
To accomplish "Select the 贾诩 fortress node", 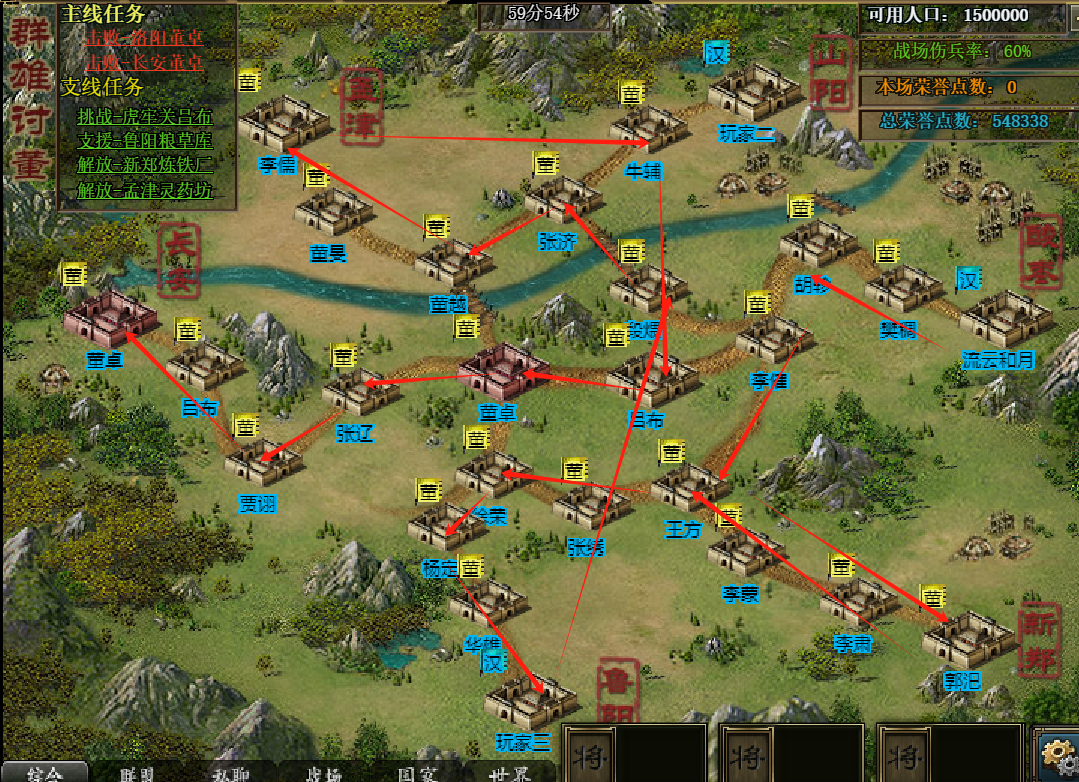I will coord(263,460).
